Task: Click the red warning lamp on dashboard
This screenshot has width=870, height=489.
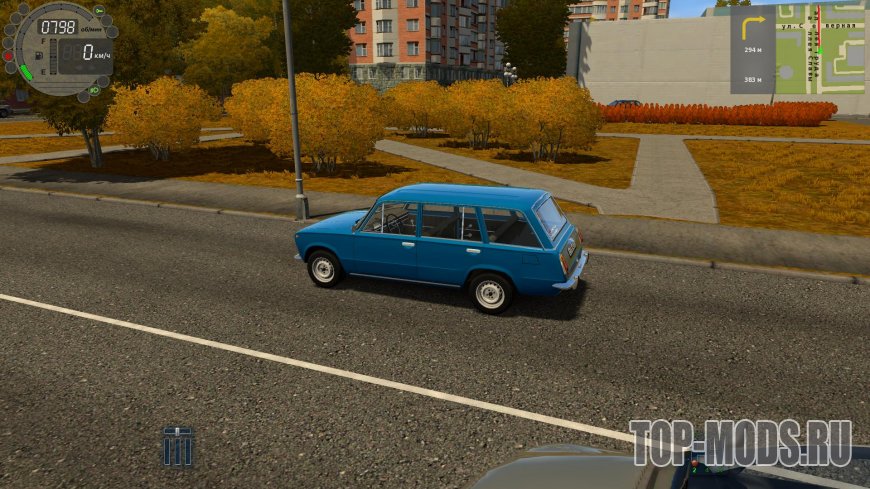Action: coord(9,57)
